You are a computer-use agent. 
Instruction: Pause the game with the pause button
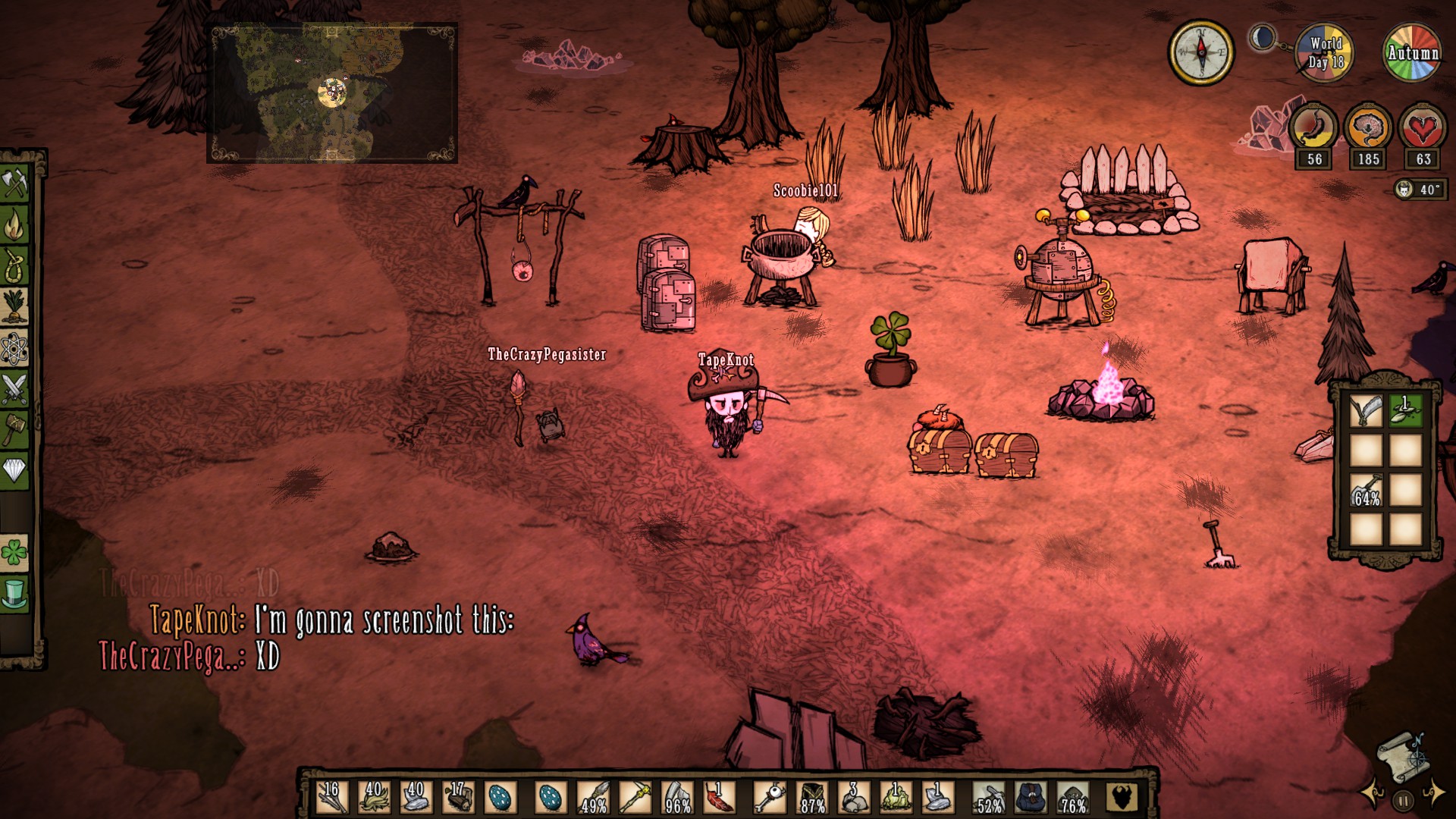coord(1403,800)
